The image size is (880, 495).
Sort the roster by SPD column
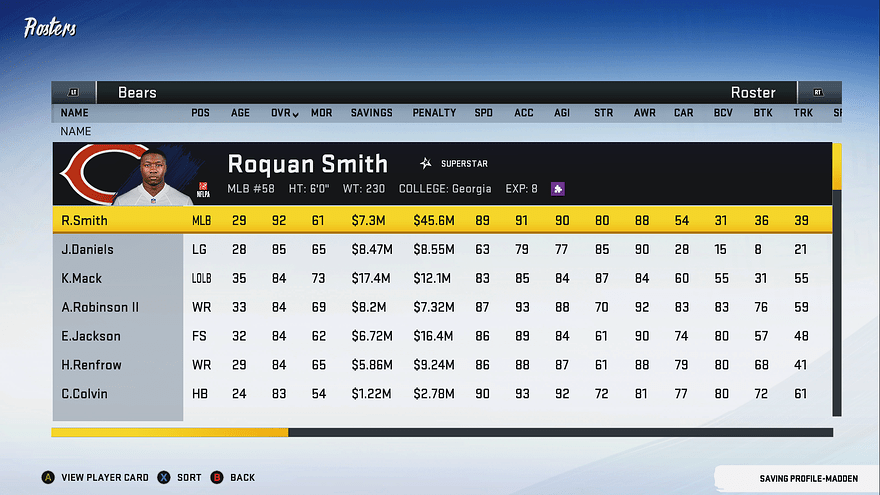pyautogui.click(x=483, y=113)
